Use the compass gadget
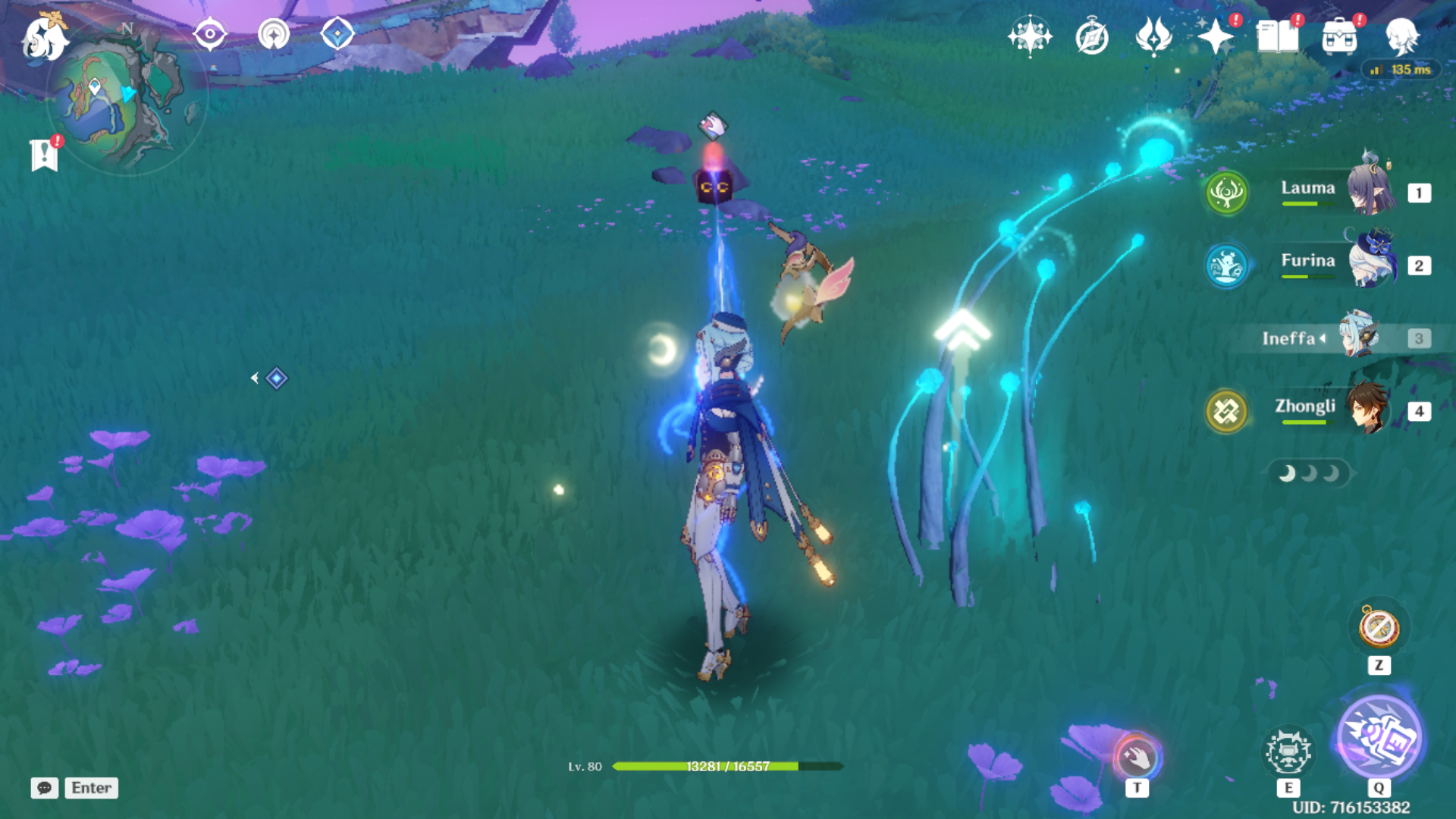This screenshot has width=1456, height=819. (x=1379, y=628)
